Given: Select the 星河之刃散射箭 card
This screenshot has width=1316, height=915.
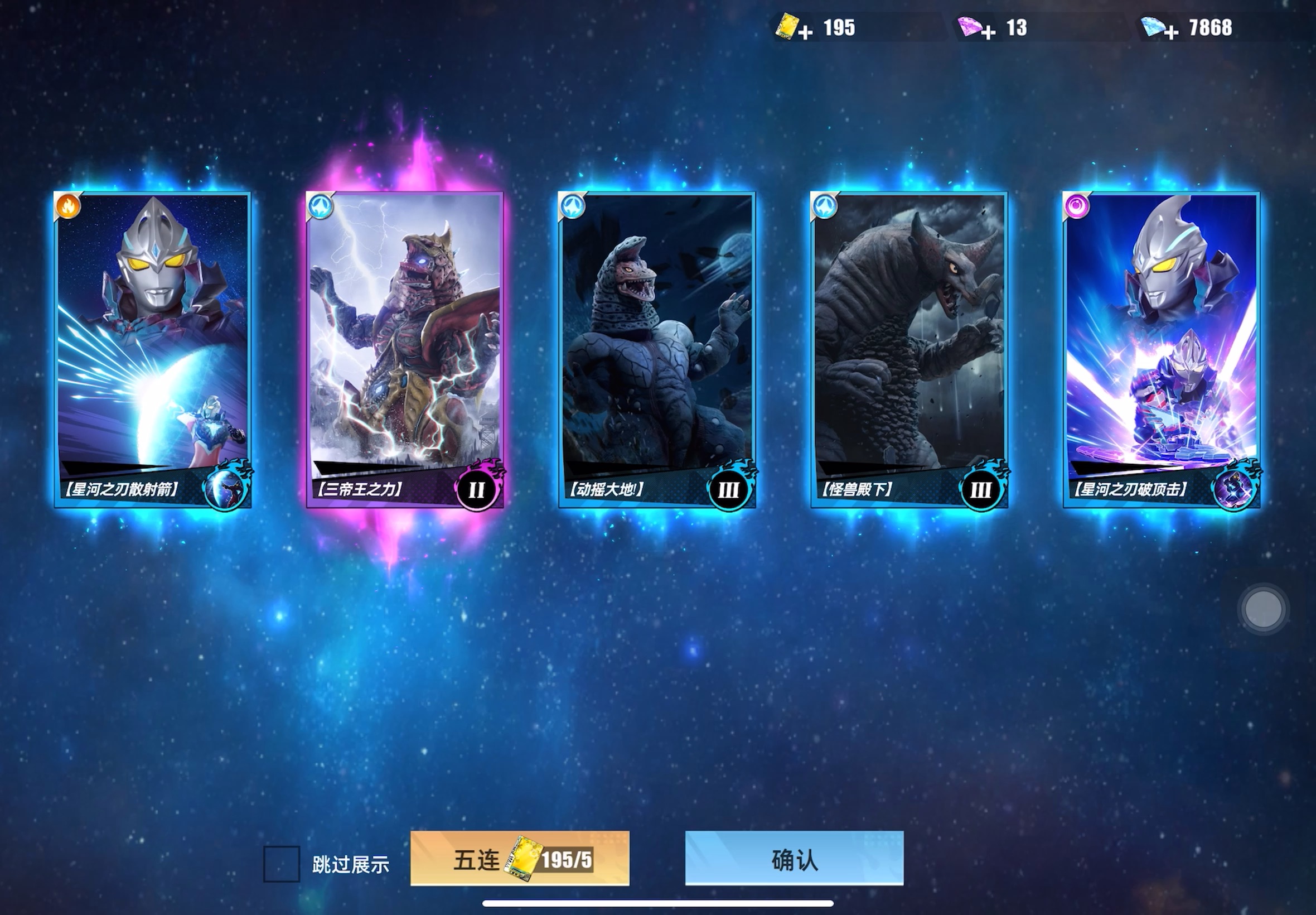Looking at the screenshot, I should [x=152, y=350].
